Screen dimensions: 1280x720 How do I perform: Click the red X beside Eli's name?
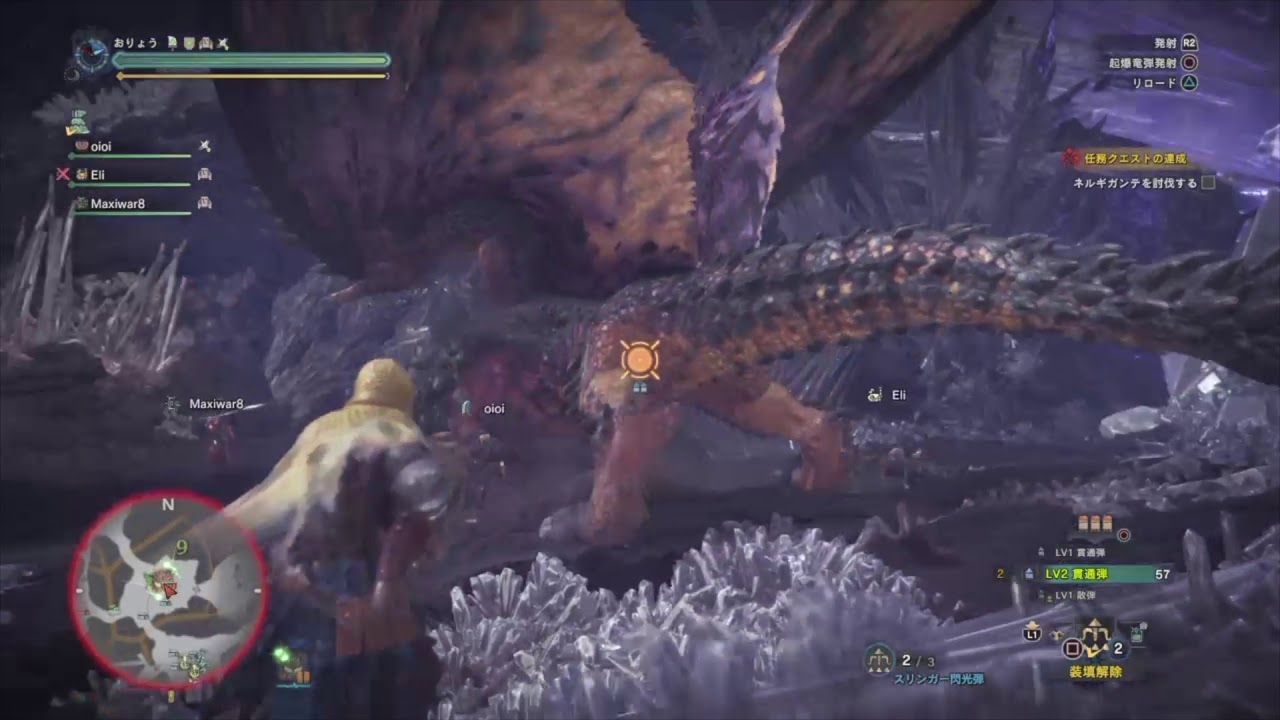pos(62,174)
